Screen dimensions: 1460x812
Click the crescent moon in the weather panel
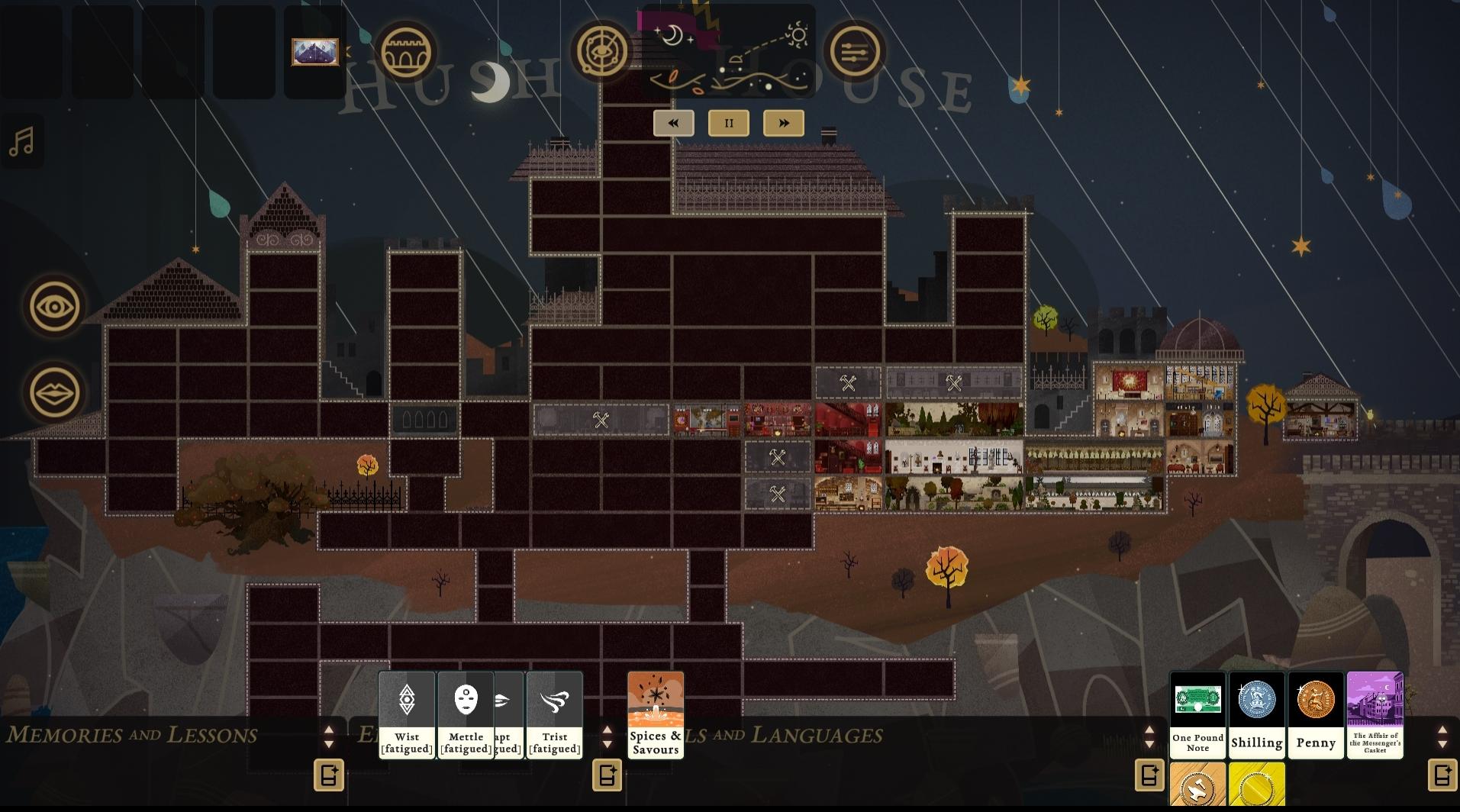point(675,34)
